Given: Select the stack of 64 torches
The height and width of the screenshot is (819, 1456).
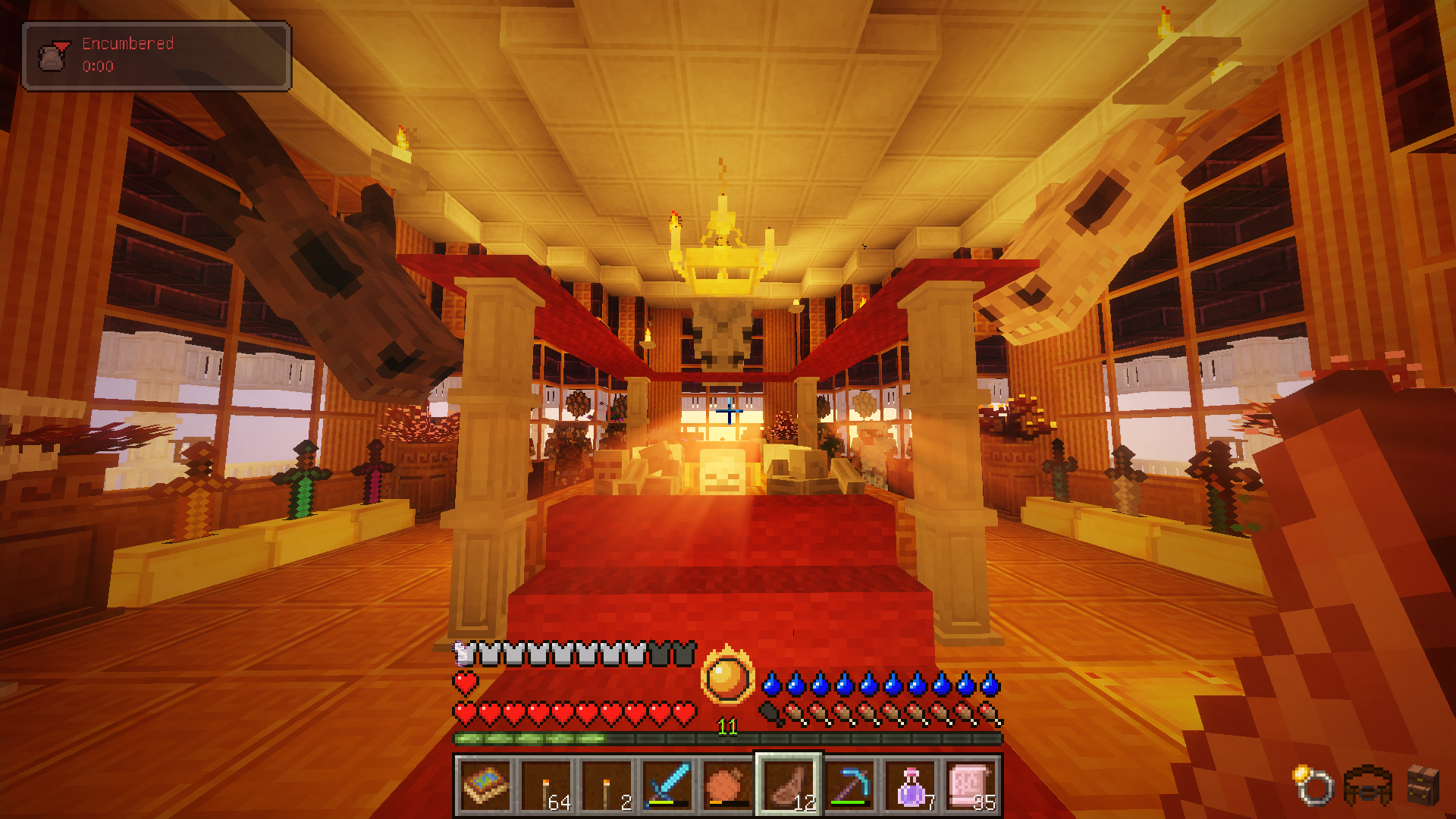Looking at the screenshot, I should click(x=547, y=786).
